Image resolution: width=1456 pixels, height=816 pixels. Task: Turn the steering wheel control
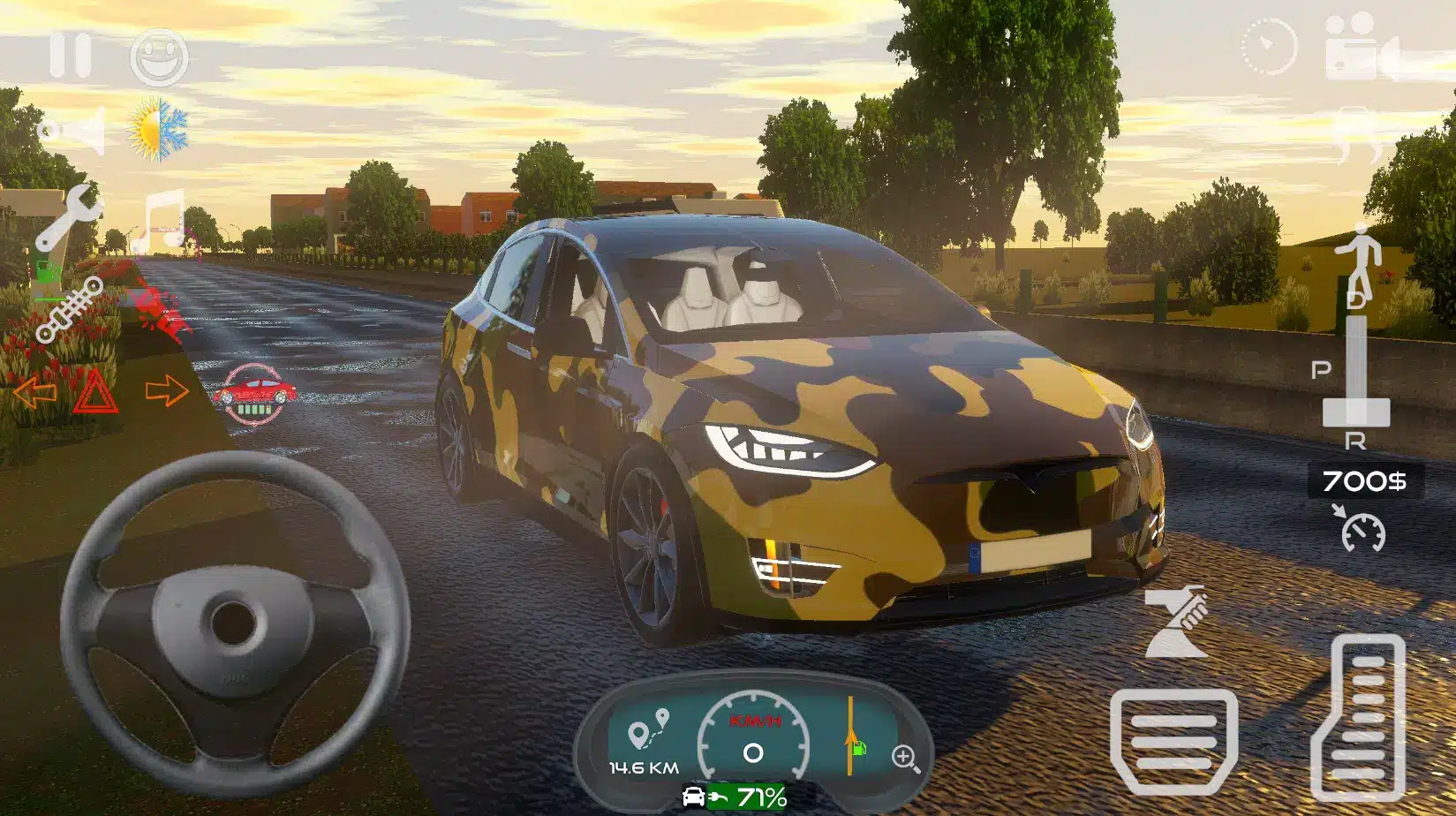coord(234,623)
